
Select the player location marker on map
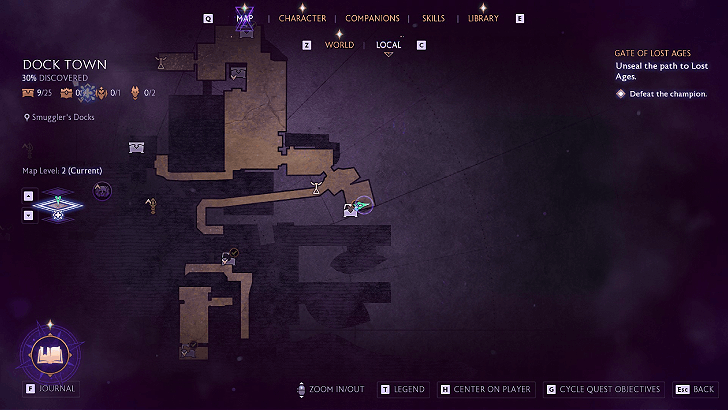(361, 207)
